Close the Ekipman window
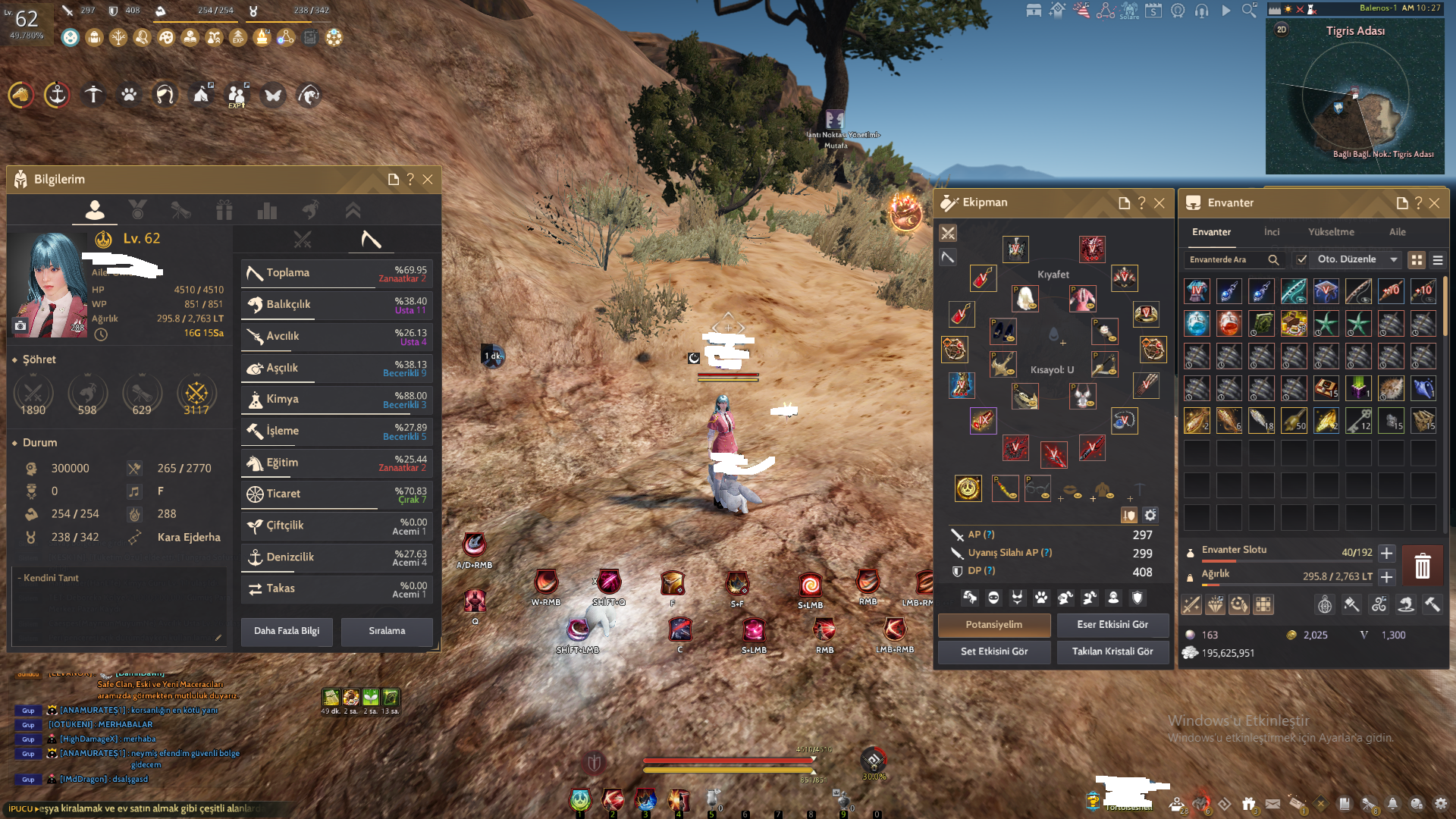1456x819 pixels. click(x=1159, y=203)
